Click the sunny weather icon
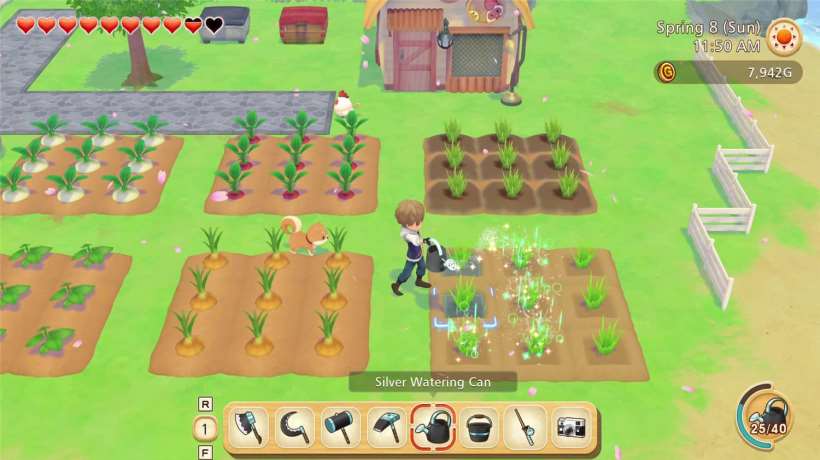The image size is (820, 460). [785, 39]
